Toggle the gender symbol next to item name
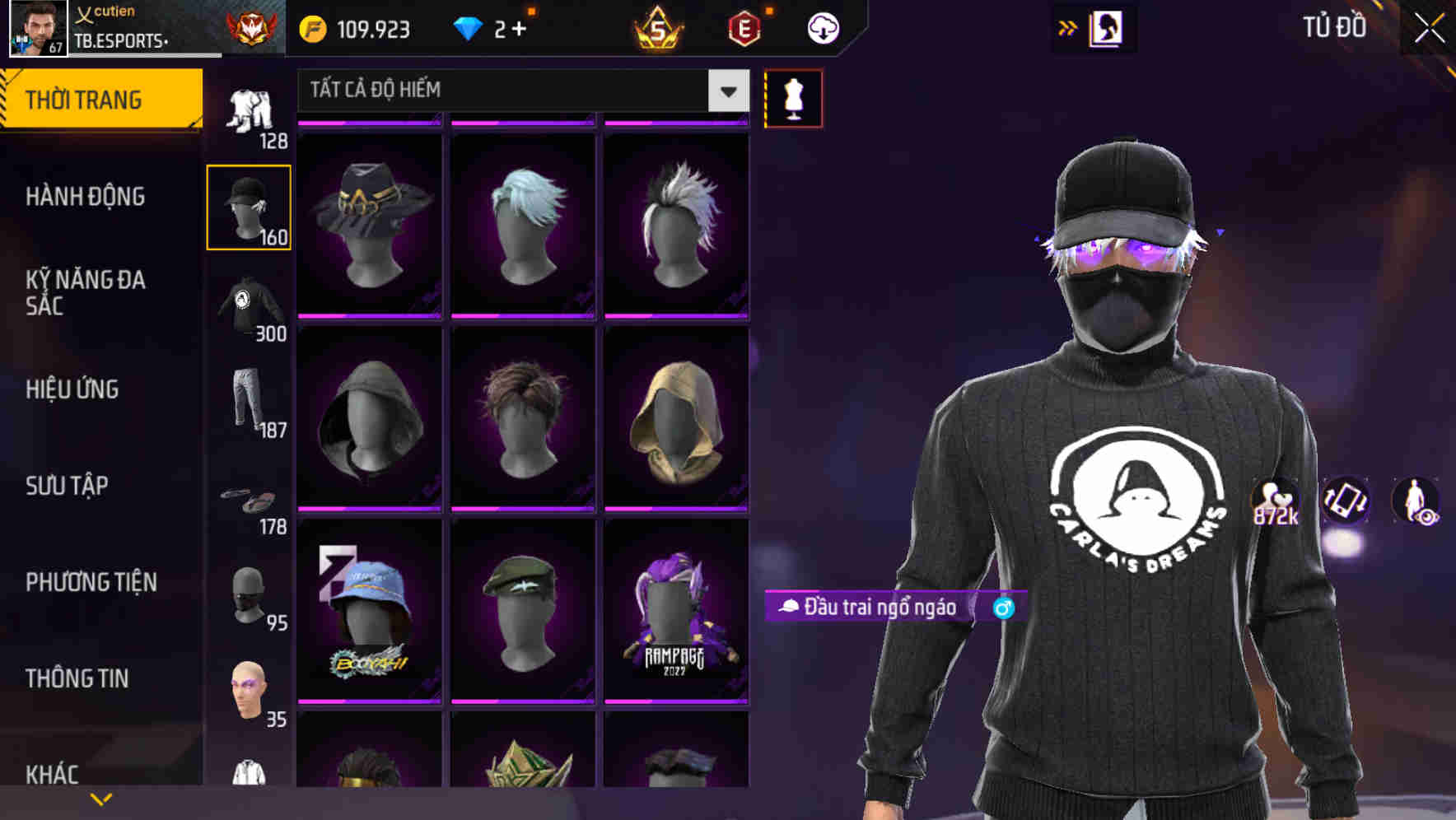Screen dimensions: 1456x820 point(1003,608)
